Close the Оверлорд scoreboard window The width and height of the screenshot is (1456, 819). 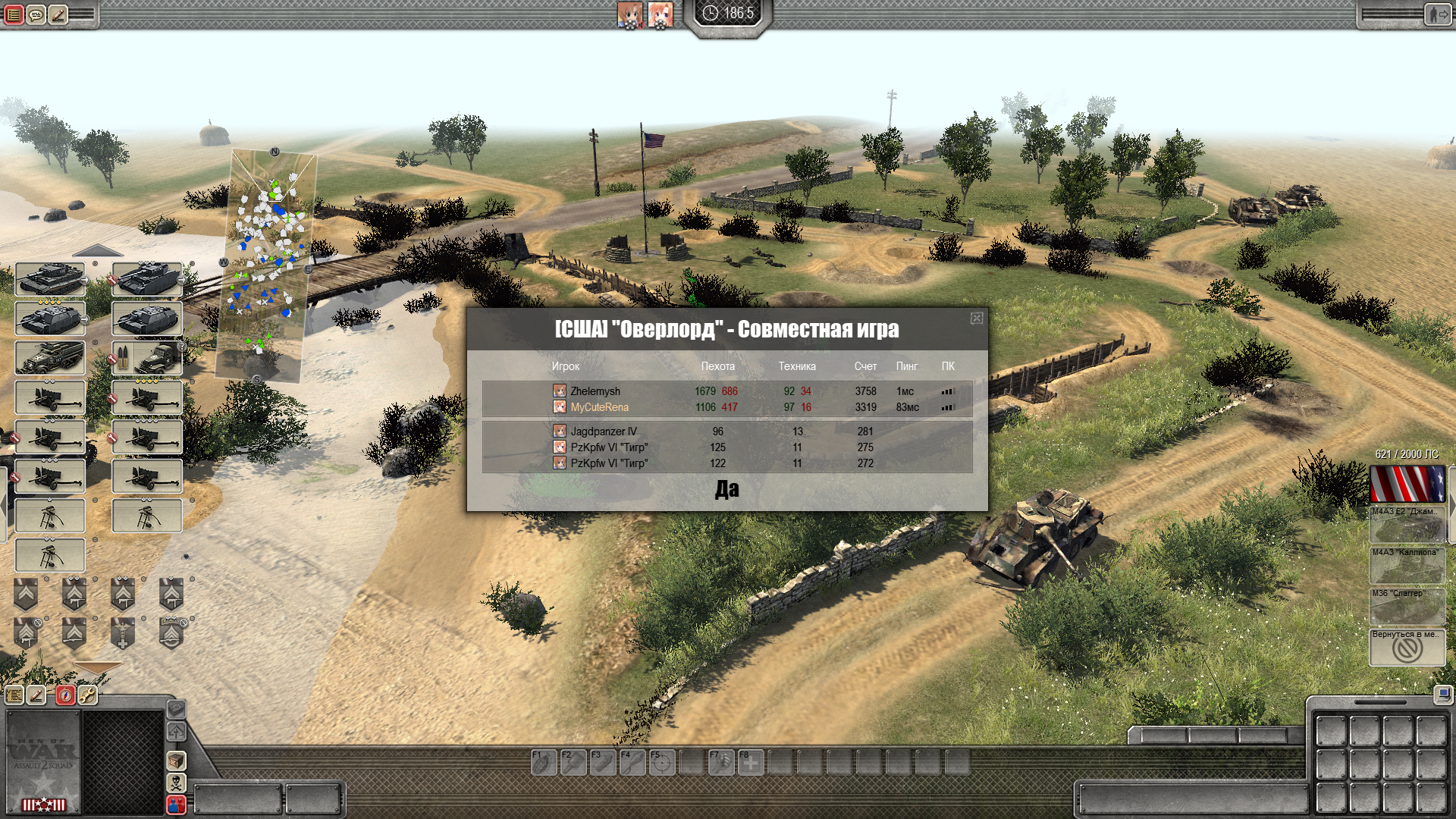[977, 318]
